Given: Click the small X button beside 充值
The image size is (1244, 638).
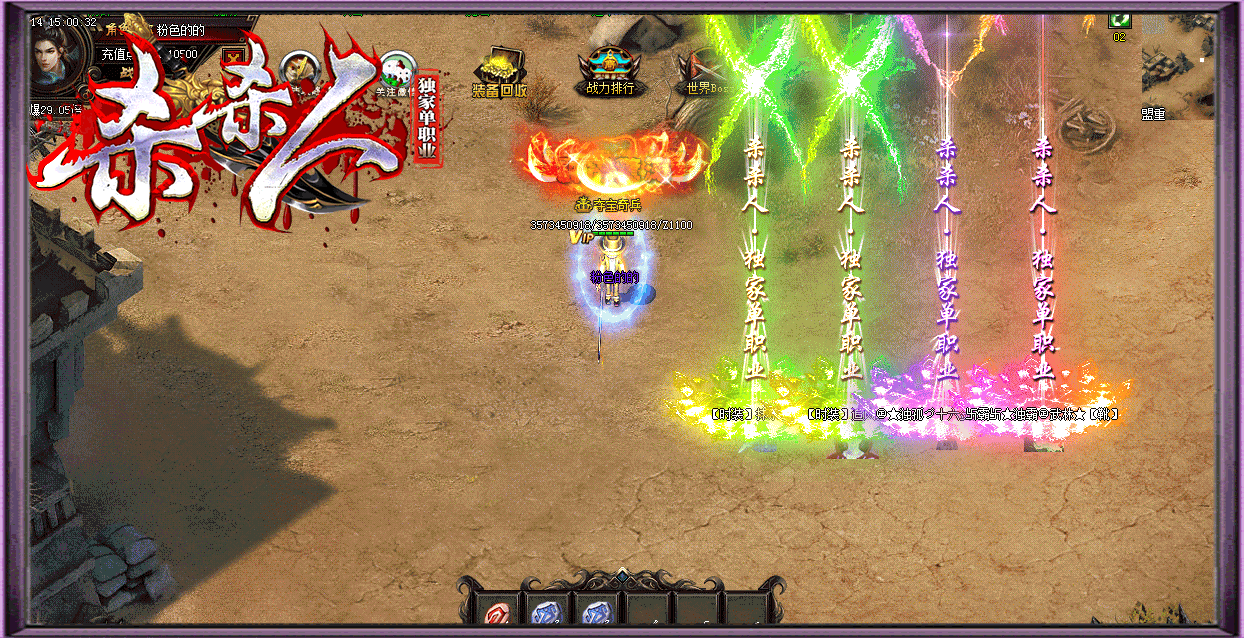Looking at the screenshot, I should point(234,56).
